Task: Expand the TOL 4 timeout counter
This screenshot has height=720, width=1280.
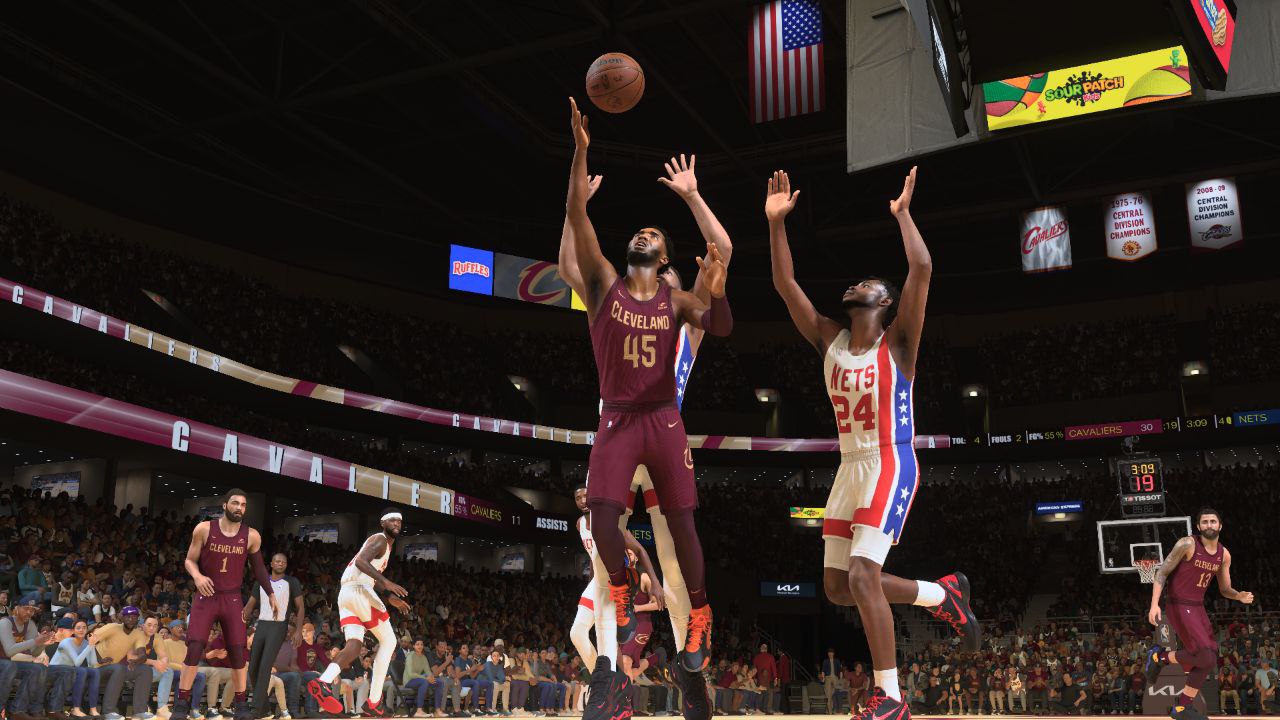Action: pyautogui.click(x=967, y=438)
